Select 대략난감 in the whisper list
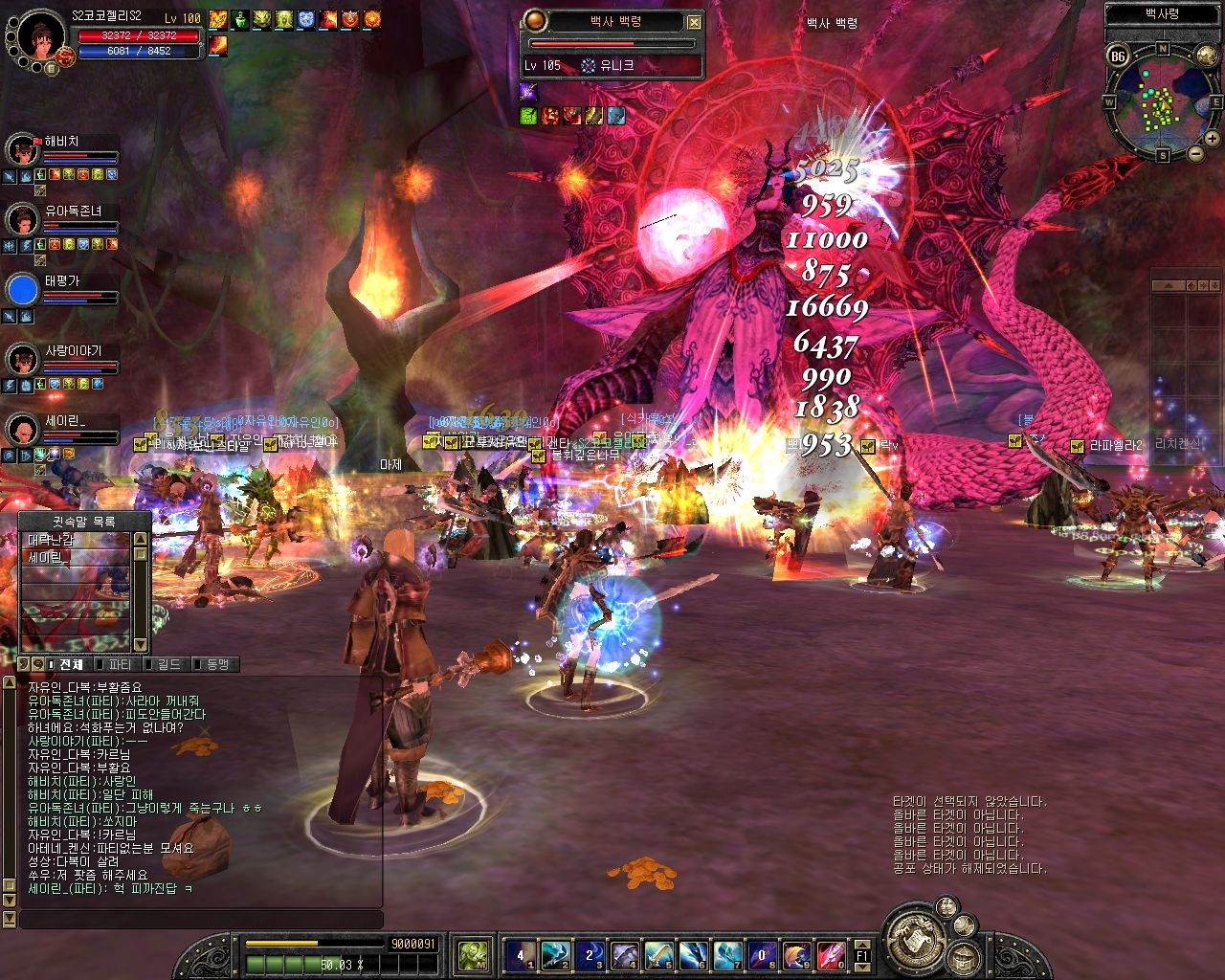 click(75, 541)
